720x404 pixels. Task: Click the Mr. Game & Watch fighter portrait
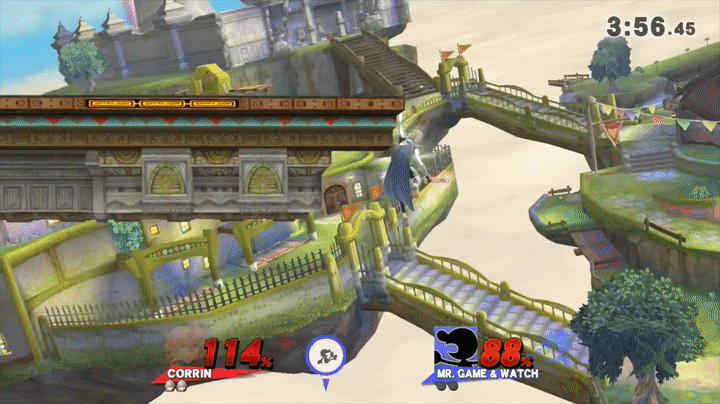tap(453, 349)
